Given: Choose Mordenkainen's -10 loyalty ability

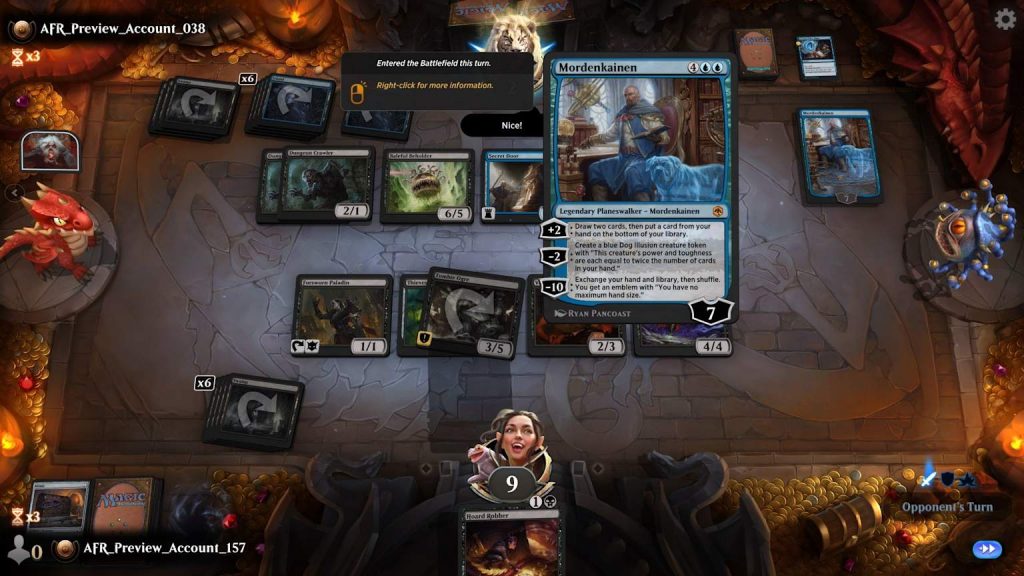Looking at the screenshot, I should 554,287.
